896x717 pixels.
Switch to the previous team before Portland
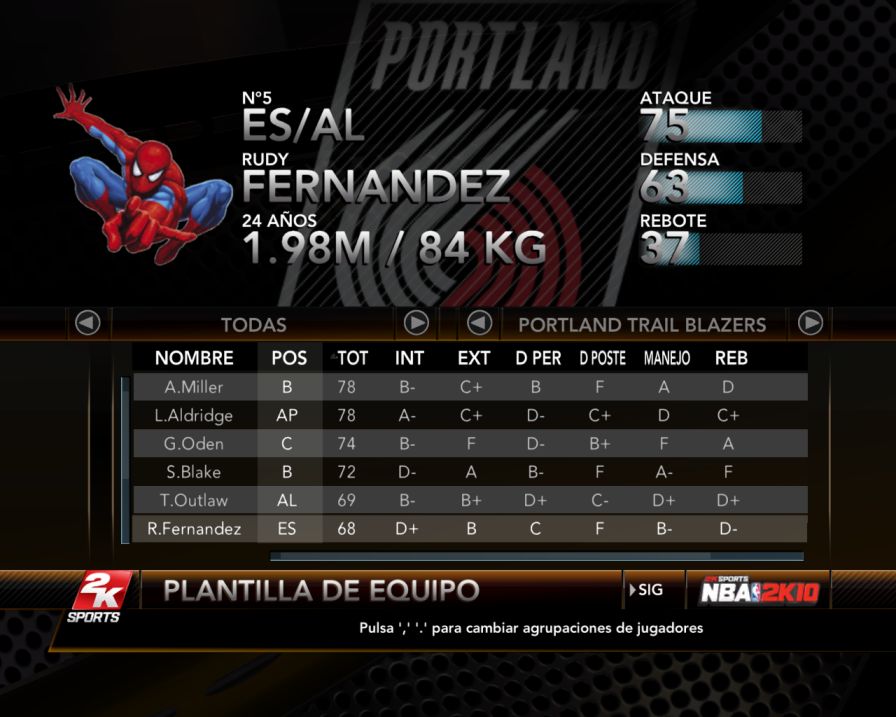click(480, 323)
